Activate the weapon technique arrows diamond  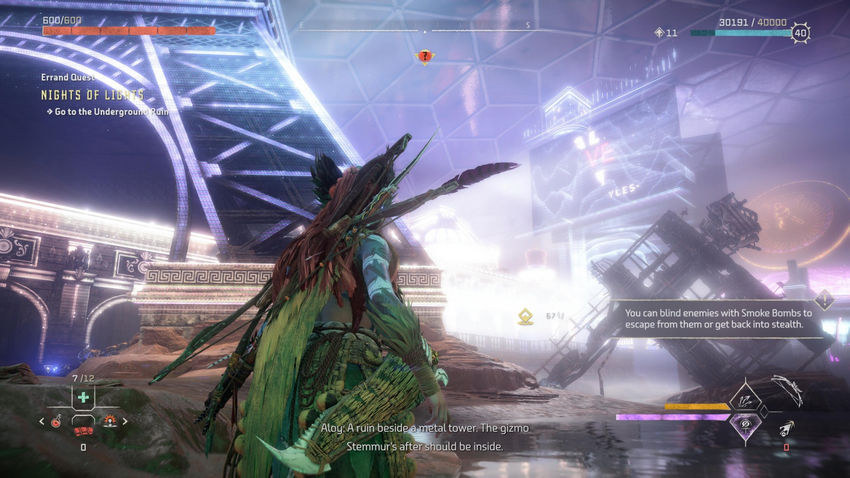coord(744,398)
